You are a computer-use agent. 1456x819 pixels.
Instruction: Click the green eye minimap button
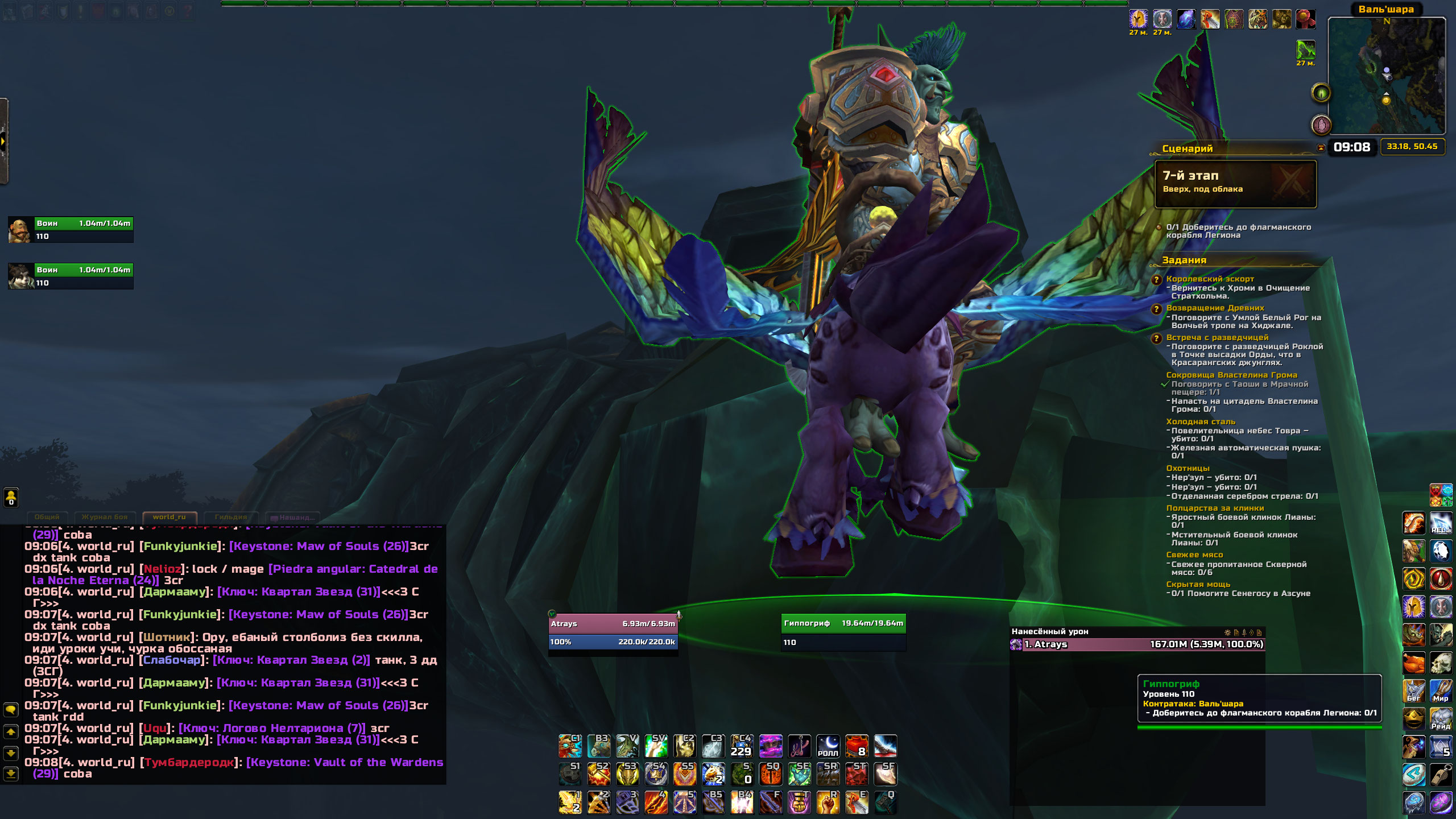click(x=1321, y=92)
